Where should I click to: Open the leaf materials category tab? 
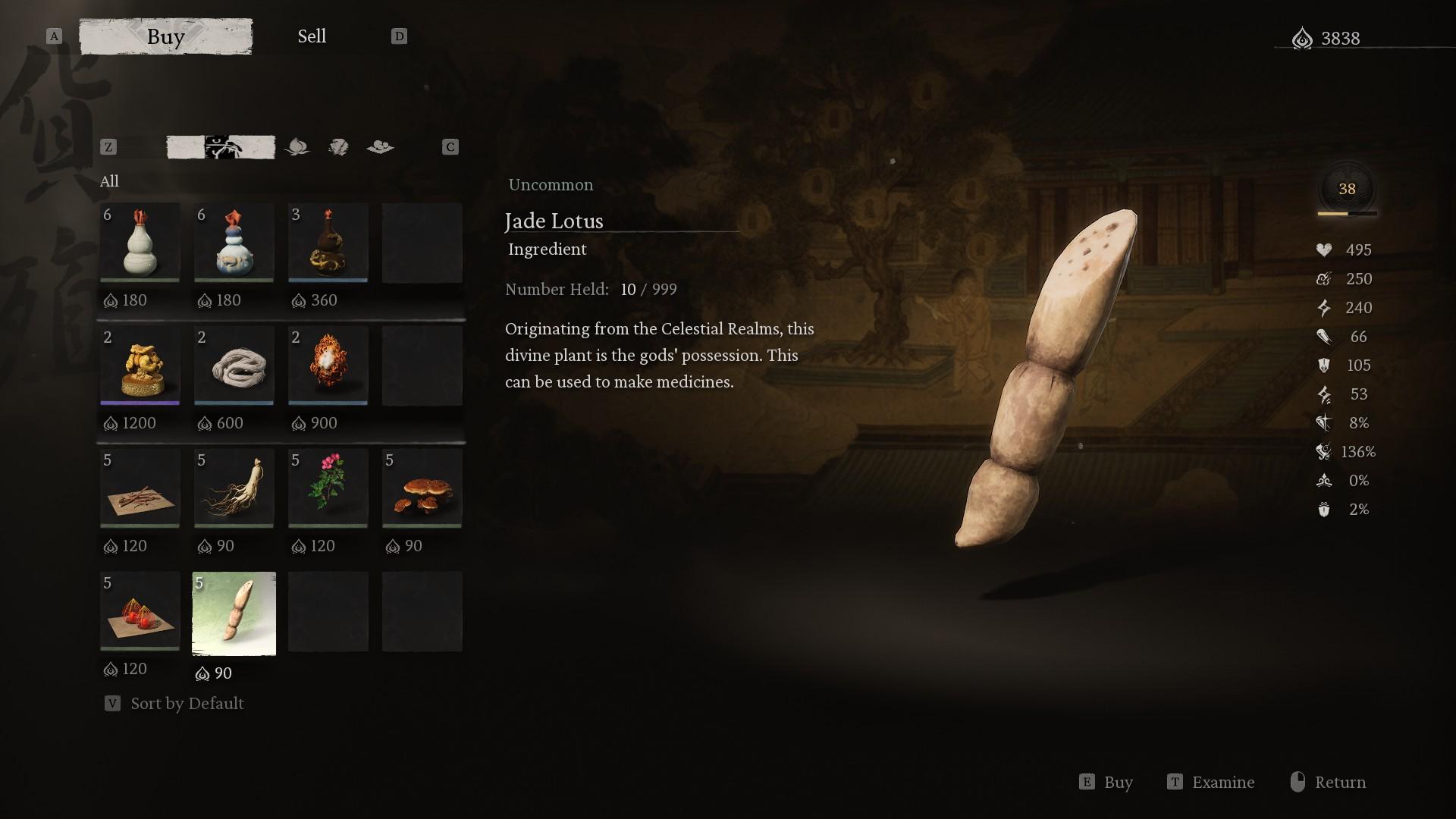[338, 147]
